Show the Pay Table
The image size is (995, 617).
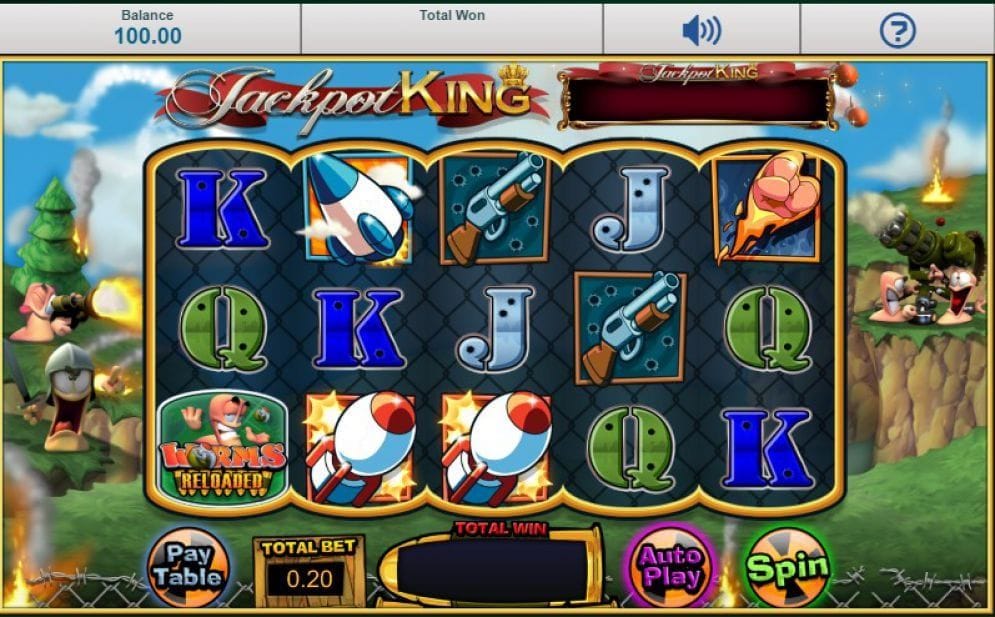190,567
